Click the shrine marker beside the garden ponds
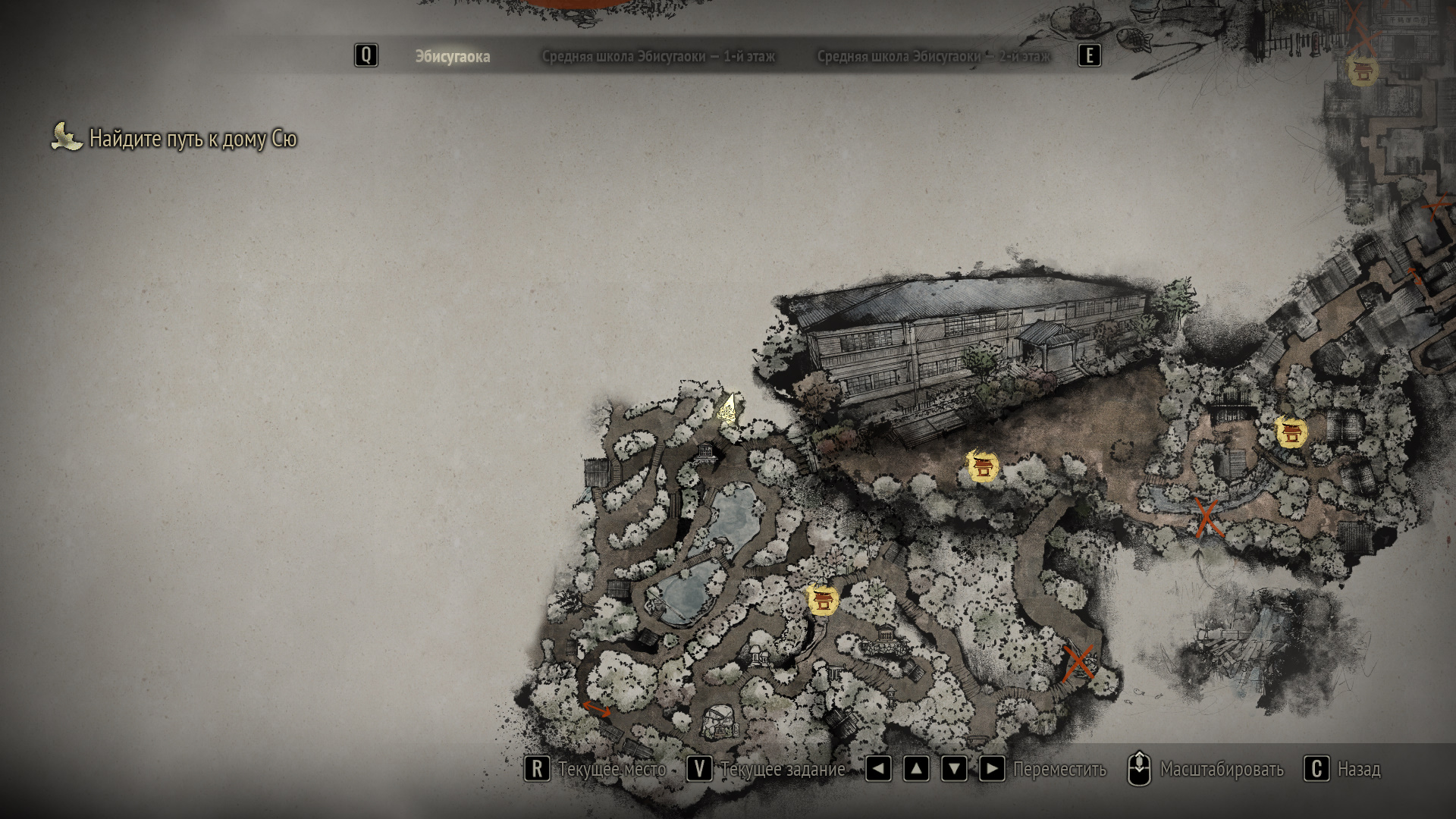Screen dimensions: 1456x819 pos(822,600)
